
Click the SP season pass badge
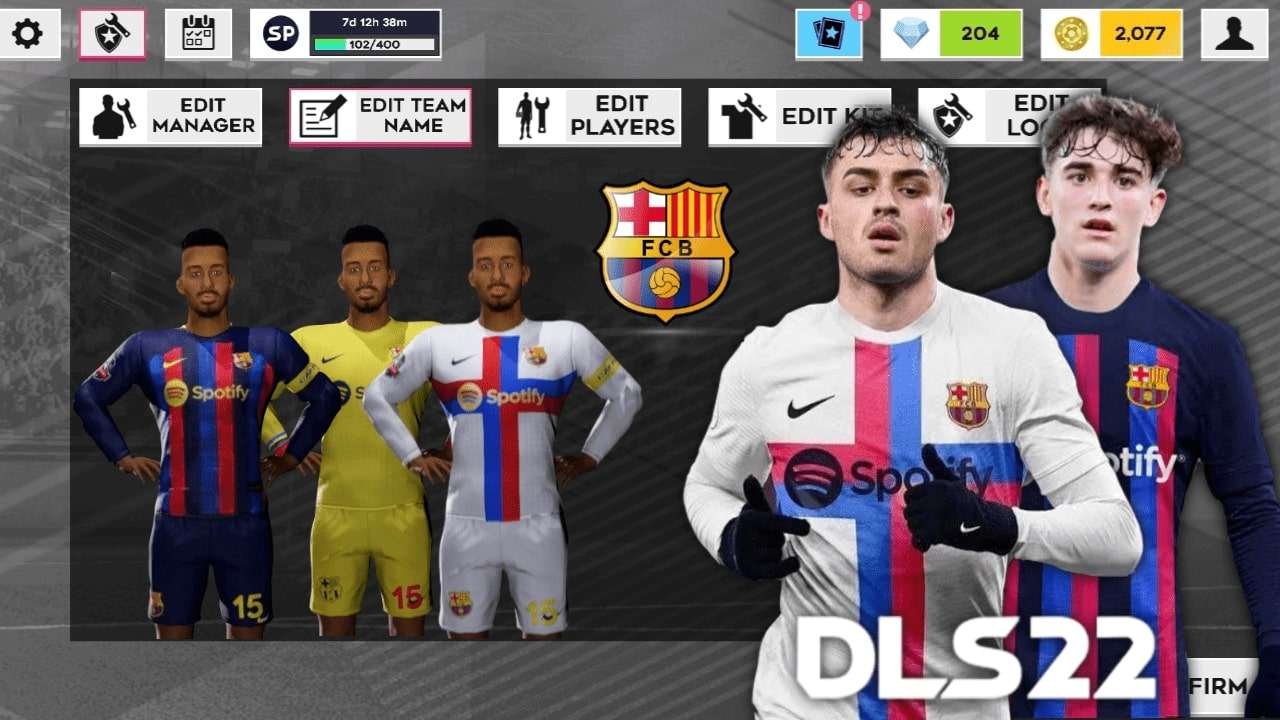point(281,32)
